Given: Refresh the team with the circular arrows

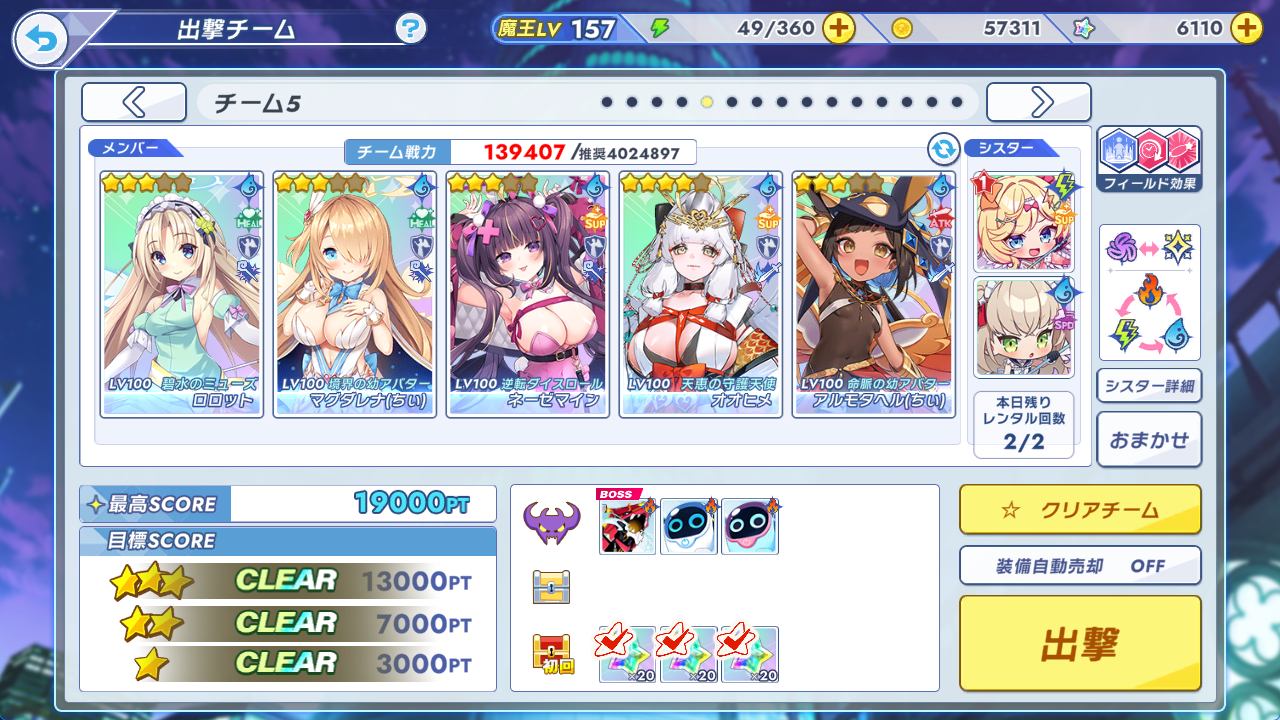Looking at the screenshot, I should click(943, 150).
